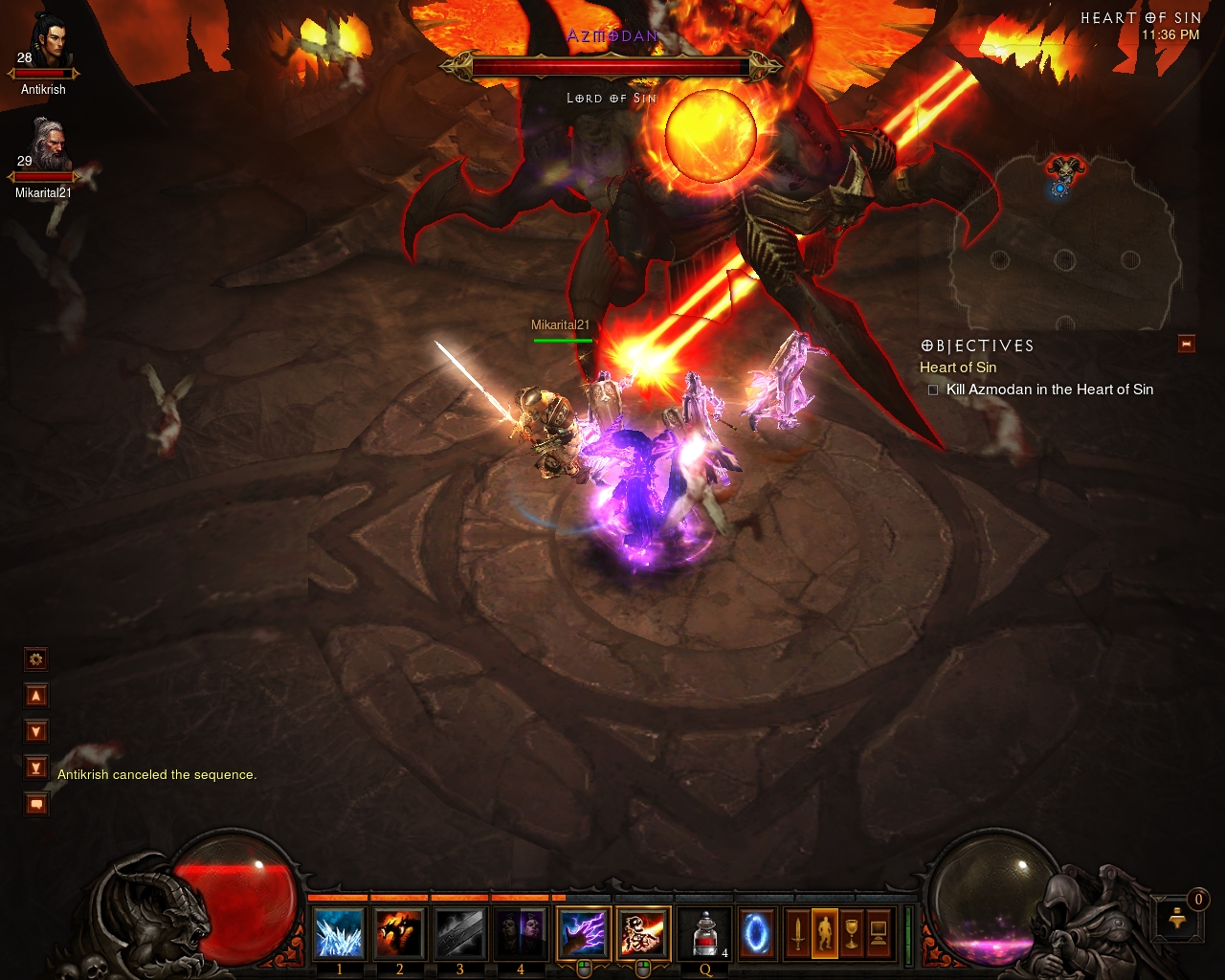
Task: Open the character inventory figure button
Action: click(824, 933)
